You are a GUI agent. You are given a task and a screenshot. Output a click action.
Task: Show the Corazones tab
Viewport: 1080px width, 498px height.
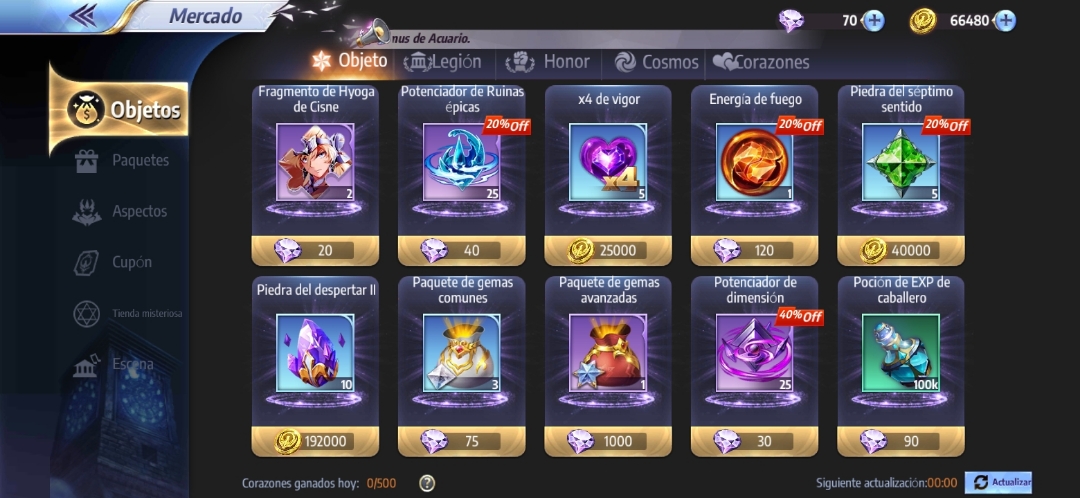760,62
